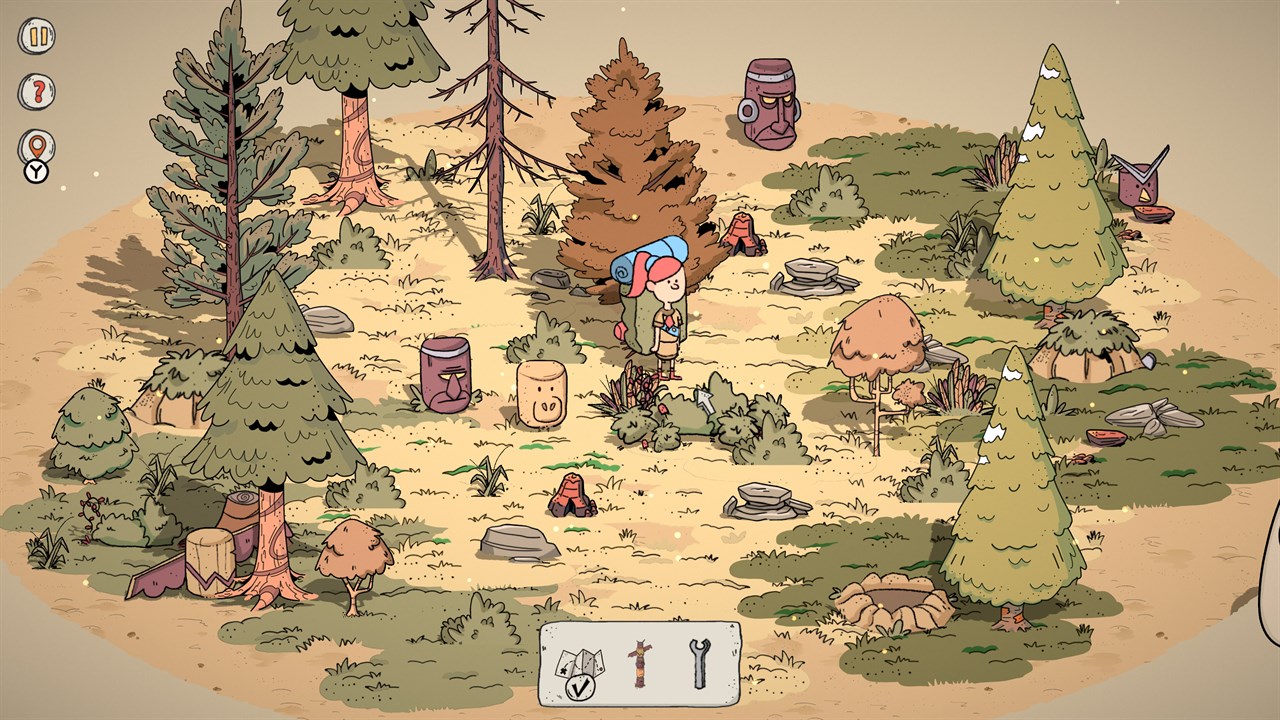Open the red question mark hint button
1280x720 pixels.
(37, 92)
